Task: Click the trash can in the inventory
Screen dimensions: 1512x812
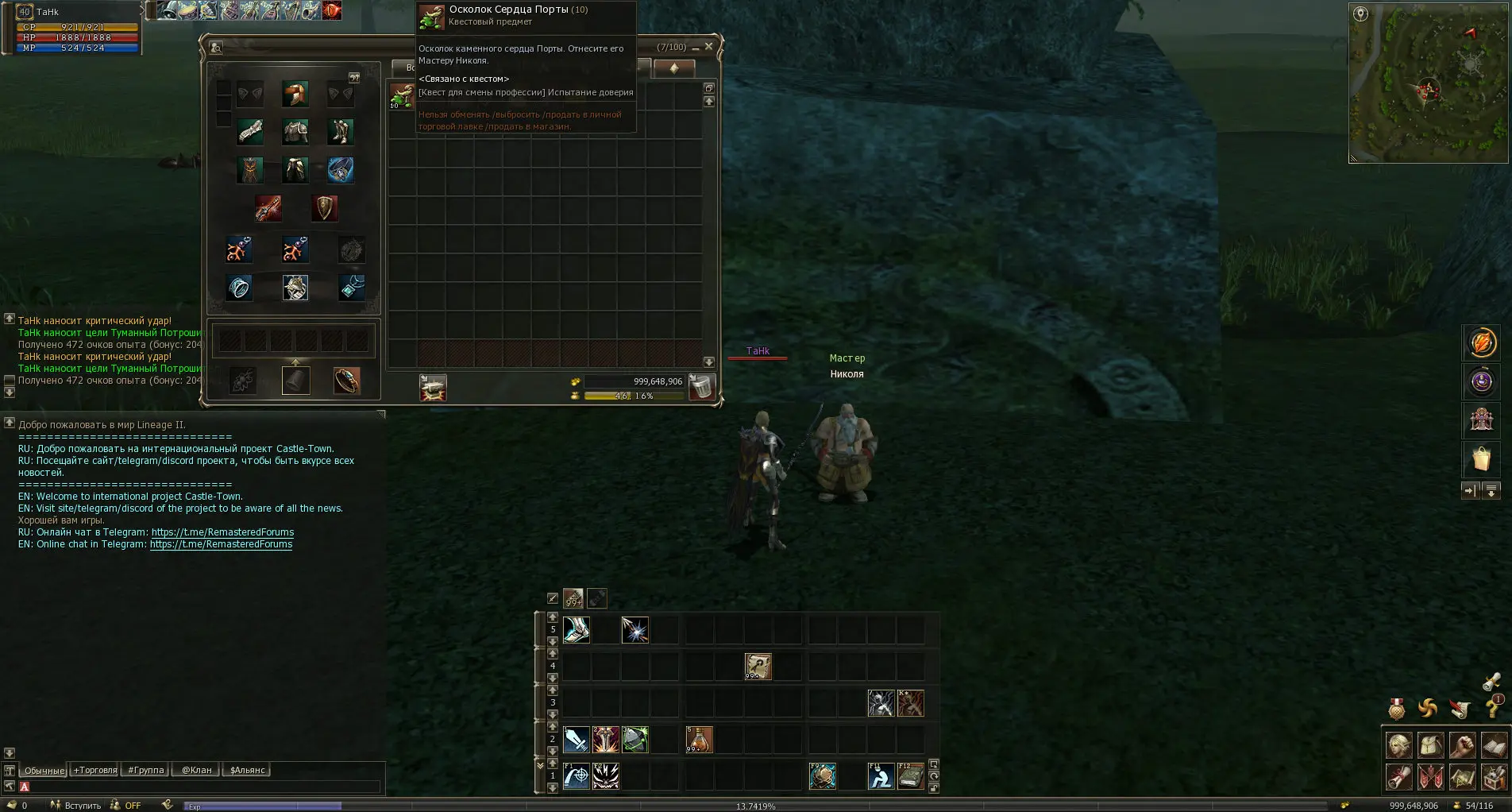Action: click(x=701, y=387)
